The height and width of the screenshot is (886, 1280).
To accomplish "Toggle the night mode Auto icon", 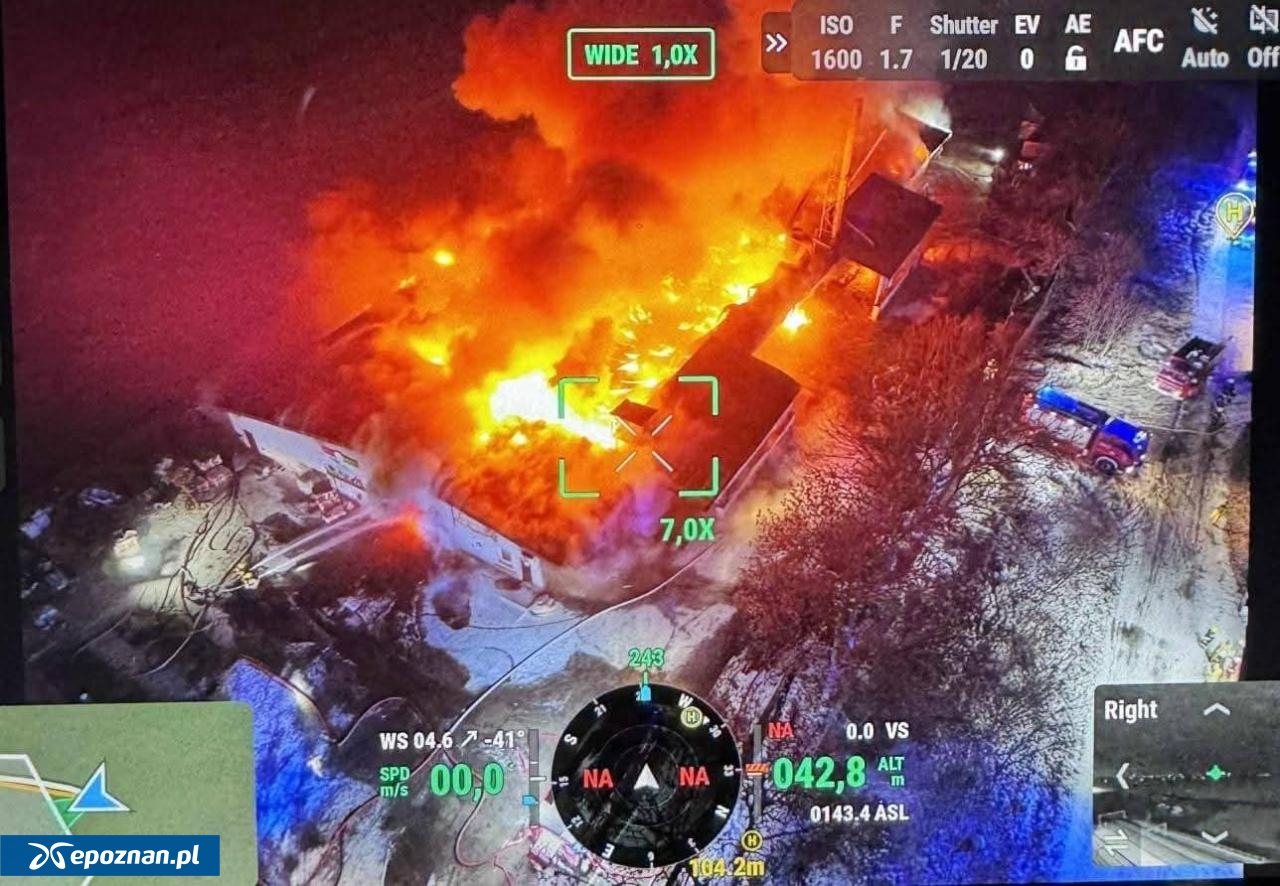I will tap(1204, 40).
